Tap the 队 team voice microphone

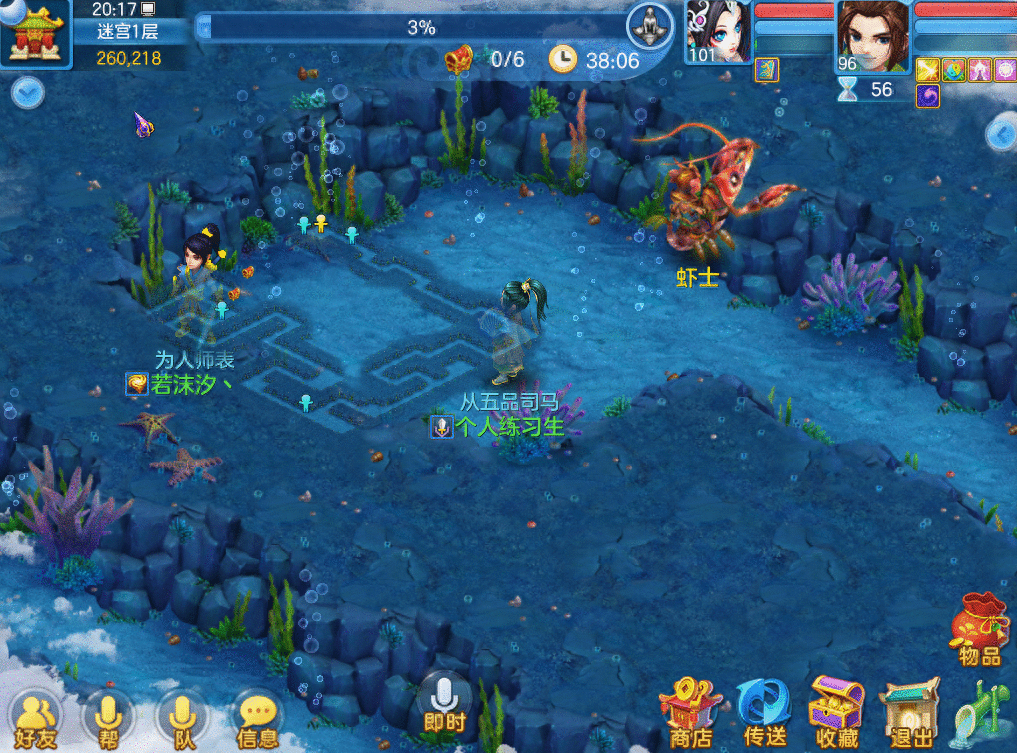coord(181,719)
